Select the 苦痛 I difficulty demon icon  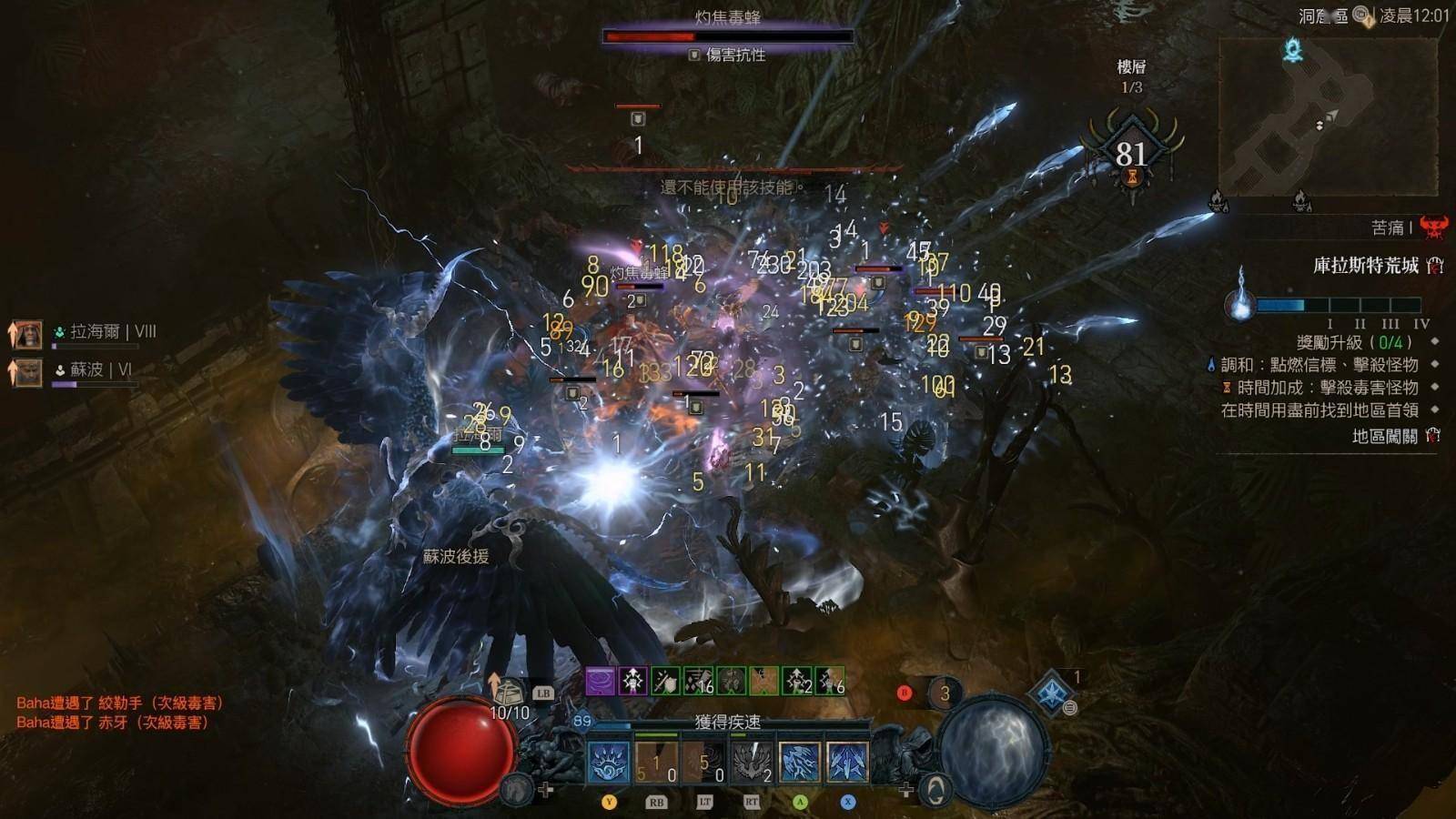pyautogui.click(x=1433, y=227)
